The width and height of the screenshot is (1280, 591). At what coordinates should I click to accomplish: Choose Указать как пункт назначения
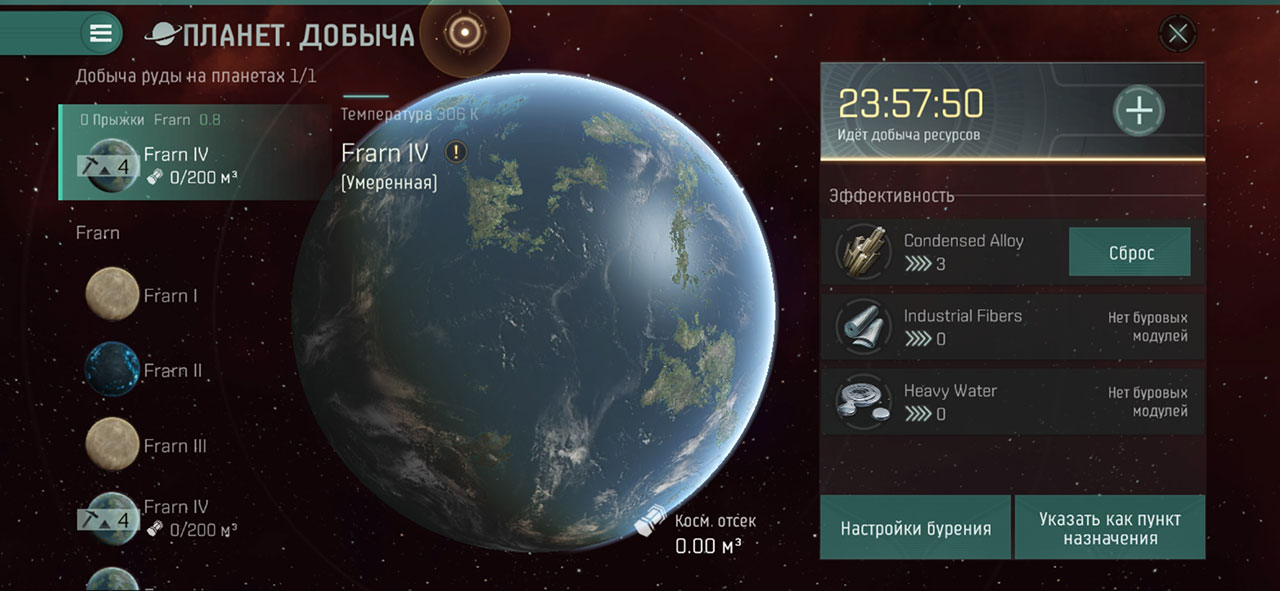coord(1109,528)
